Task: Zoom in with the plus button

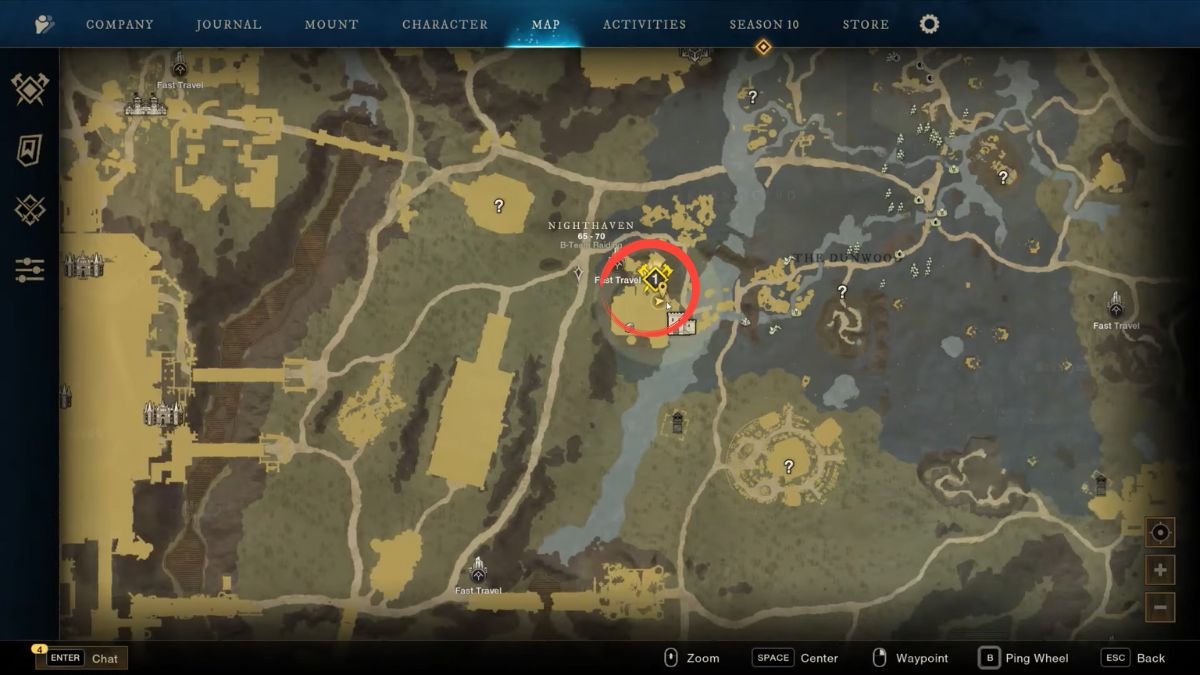Action: (1160, 570)
